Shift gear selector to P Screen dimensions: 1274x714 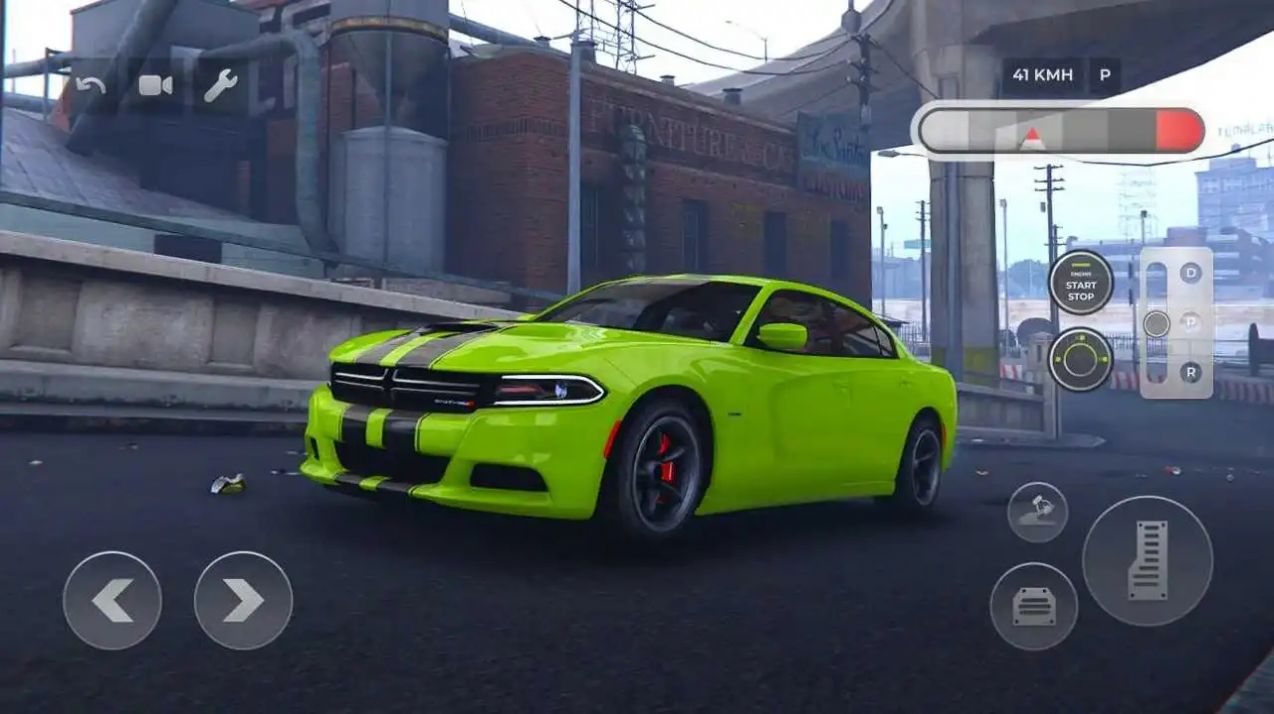1190,322
